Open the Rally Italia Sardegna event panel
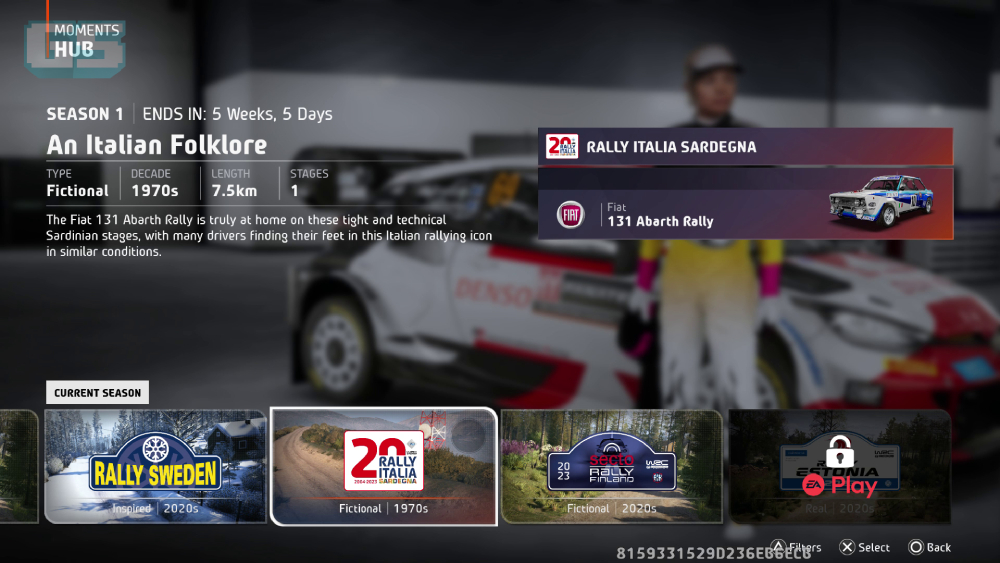This screenshot has height=563, width=1000. 745,147
